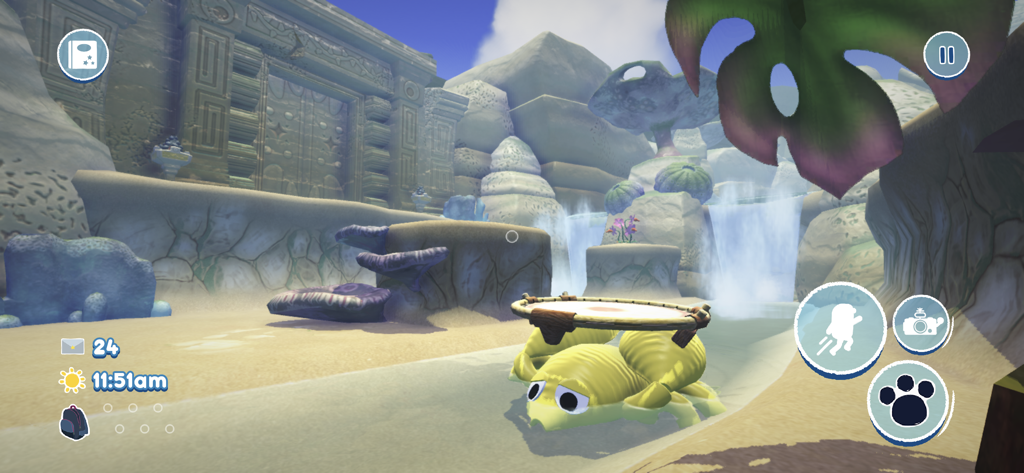Pause the game

pyautogui.click(x=946, y=54)
